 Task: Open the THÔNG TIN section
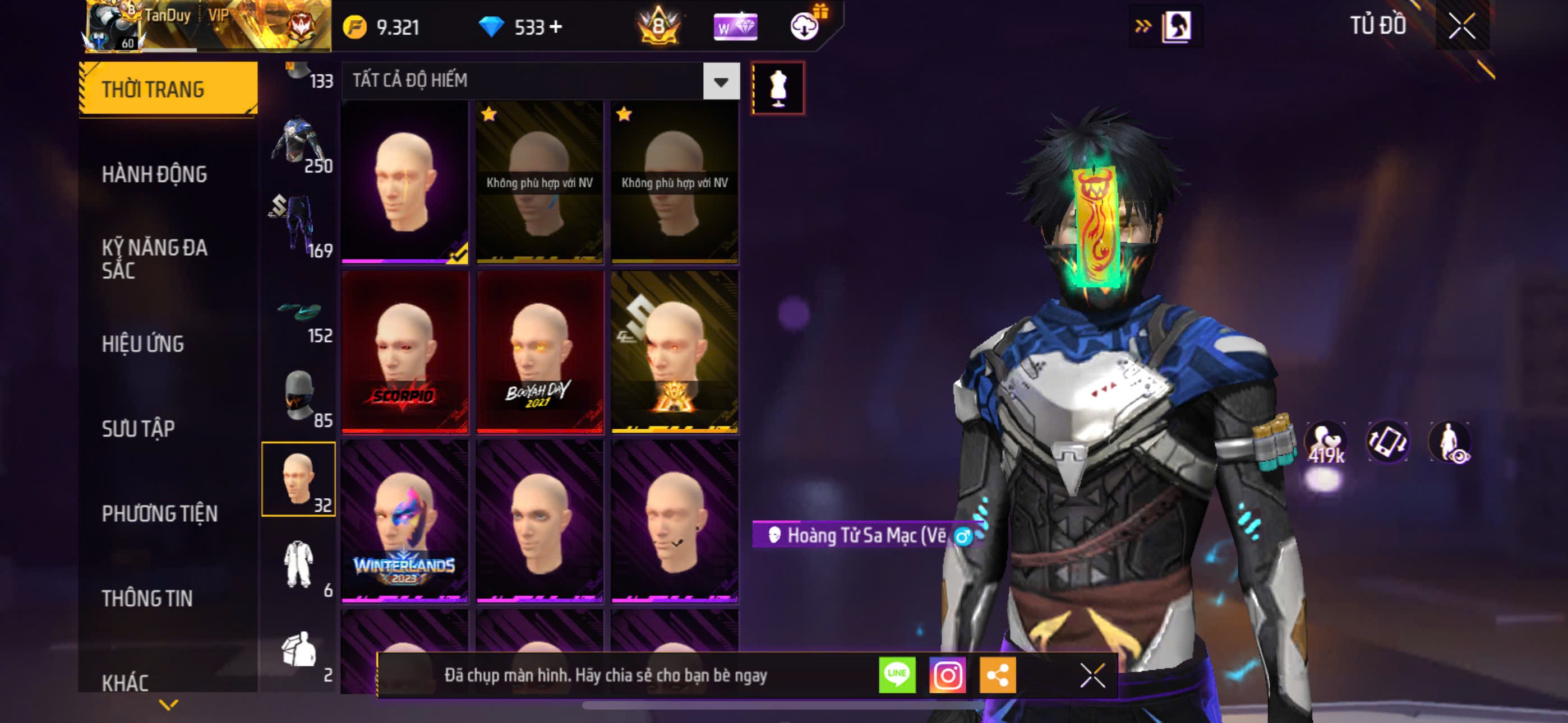click(147, 598)
